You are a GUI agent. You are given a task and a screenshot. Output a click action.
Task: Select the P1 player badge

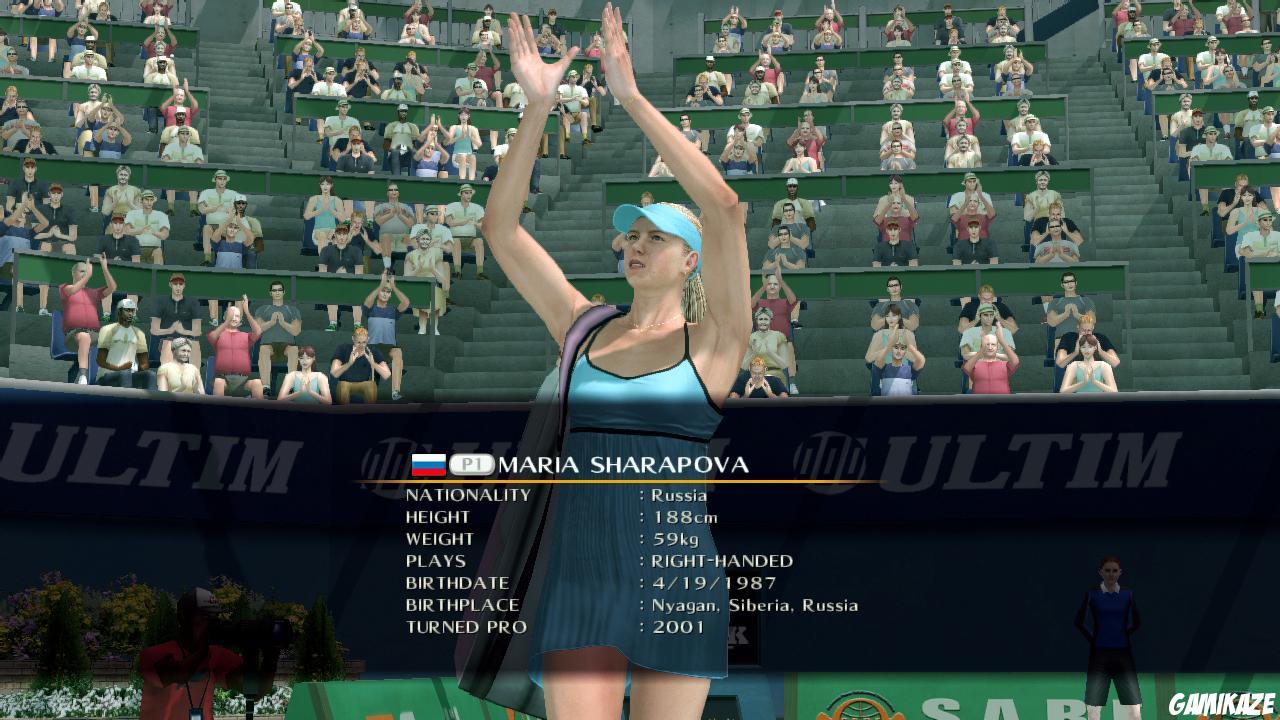(471, 463)
